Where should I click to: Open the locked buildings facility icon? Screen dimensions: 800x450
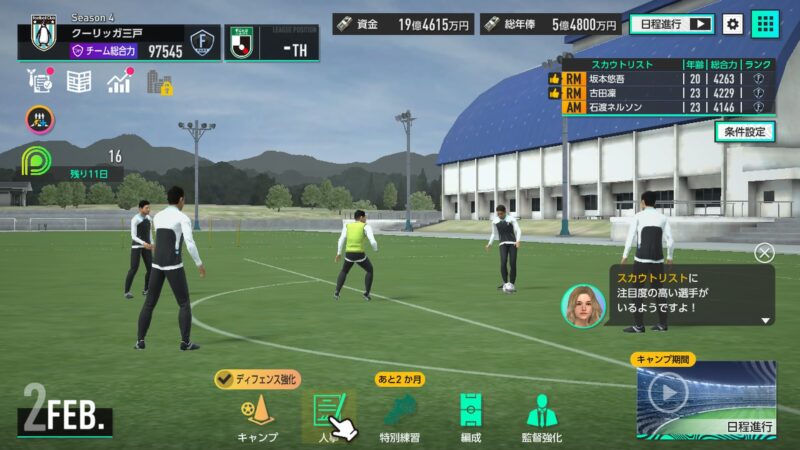pos(159,82)
